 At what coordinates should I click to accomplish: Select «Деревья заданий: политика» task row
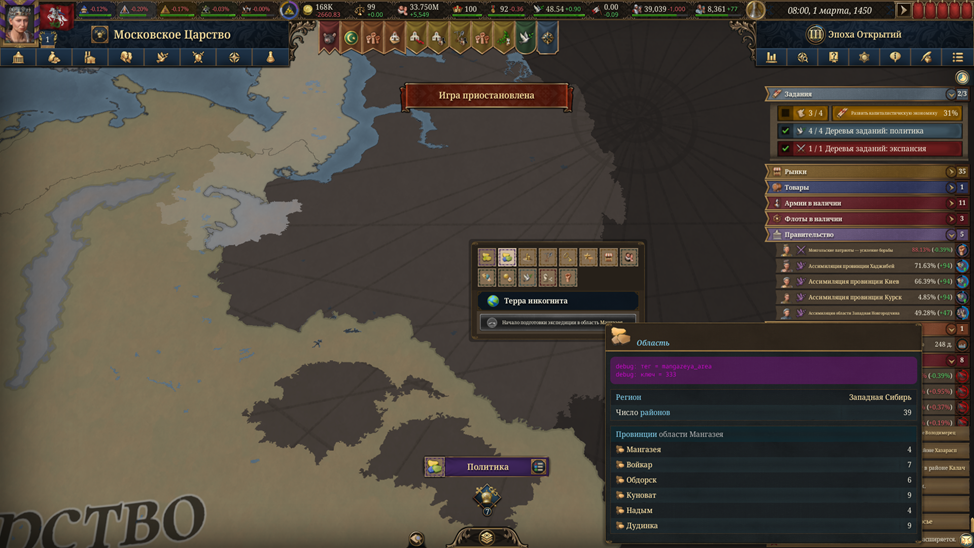868,131
